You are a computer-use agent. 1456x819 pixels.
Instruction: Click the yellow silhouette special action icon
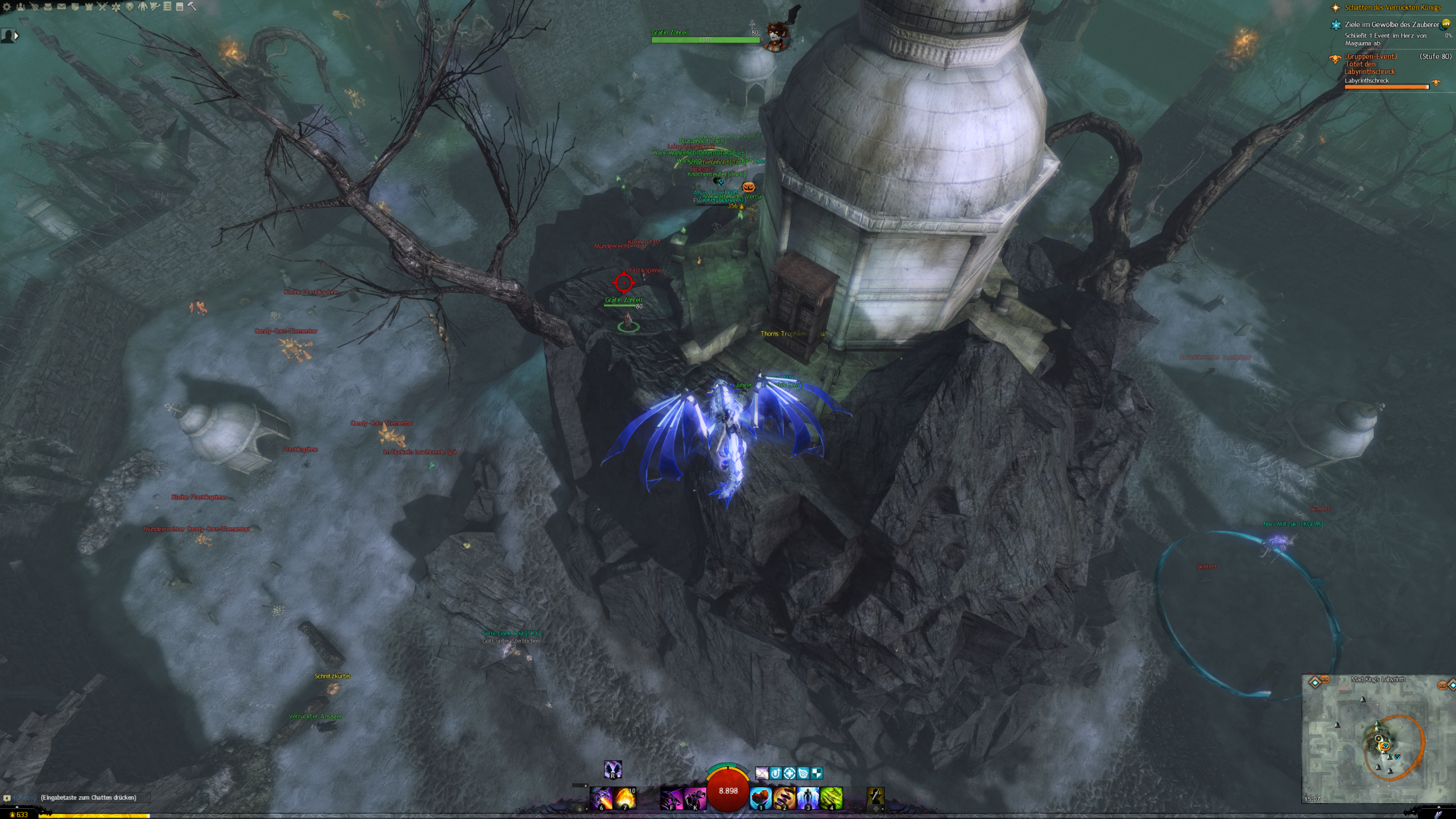[x=875, y=797]
